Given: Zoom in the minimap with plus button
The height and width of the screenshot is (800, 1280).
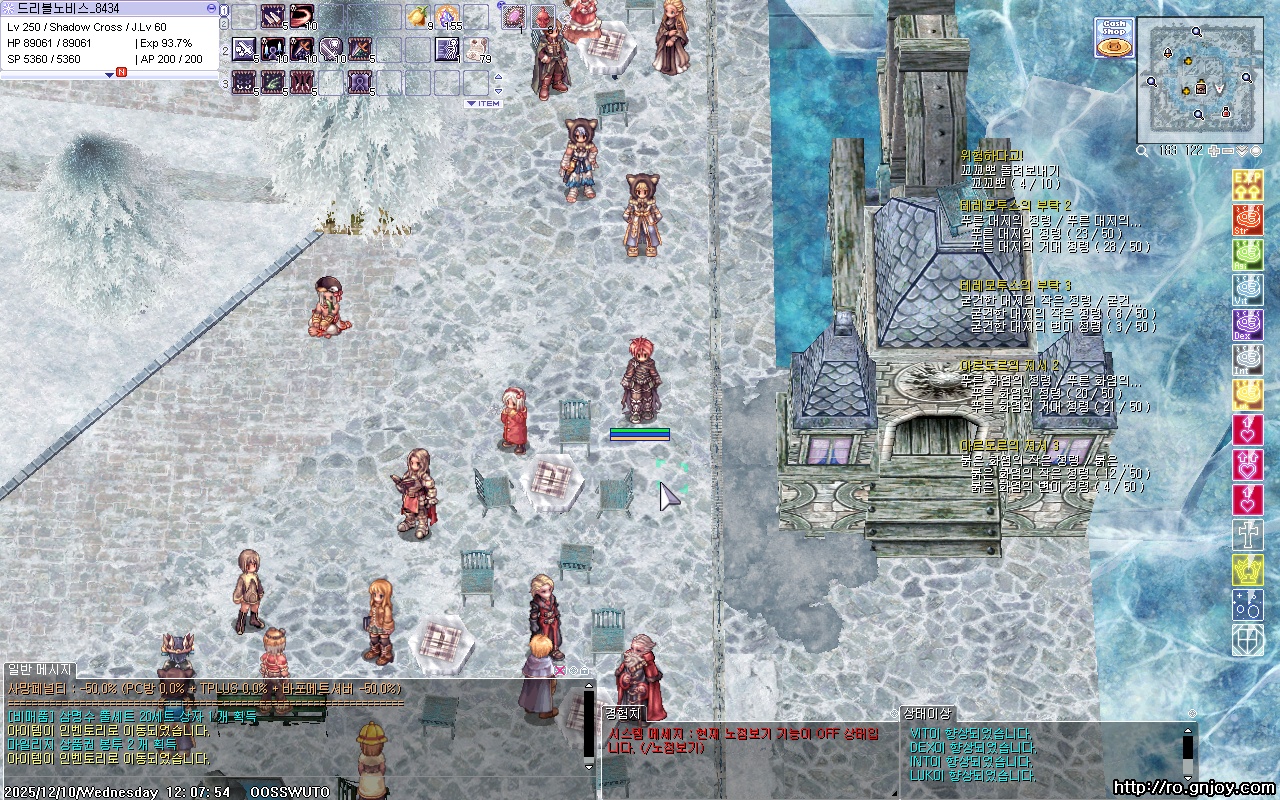Looking at the screenshot, I should click(x=1215, y=151).
